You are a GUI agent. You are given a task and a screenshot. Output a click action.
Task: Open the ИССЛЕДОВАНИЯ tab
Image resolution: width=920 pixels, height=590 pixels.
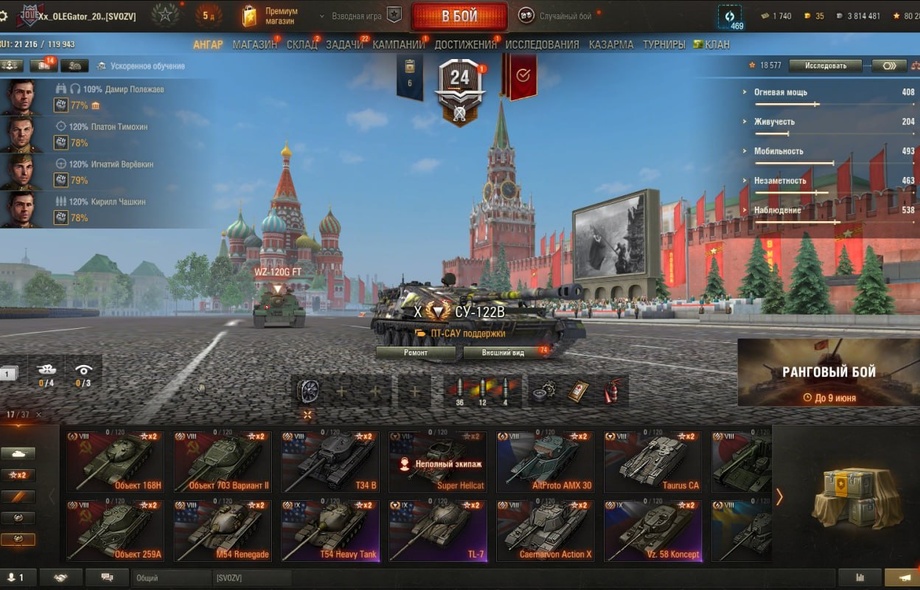pyautogui.click(x=542, y=45)
